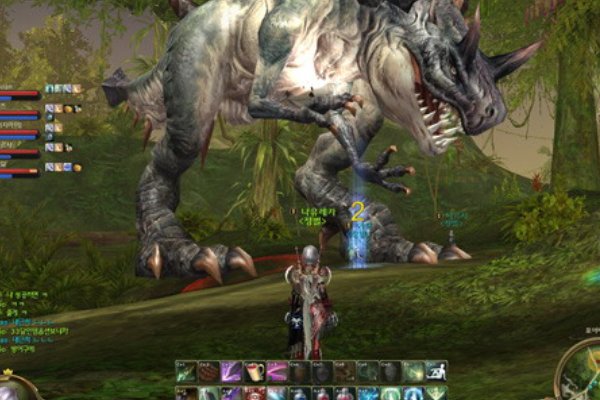Use the beige mug item in hotbar

point(254,372)
